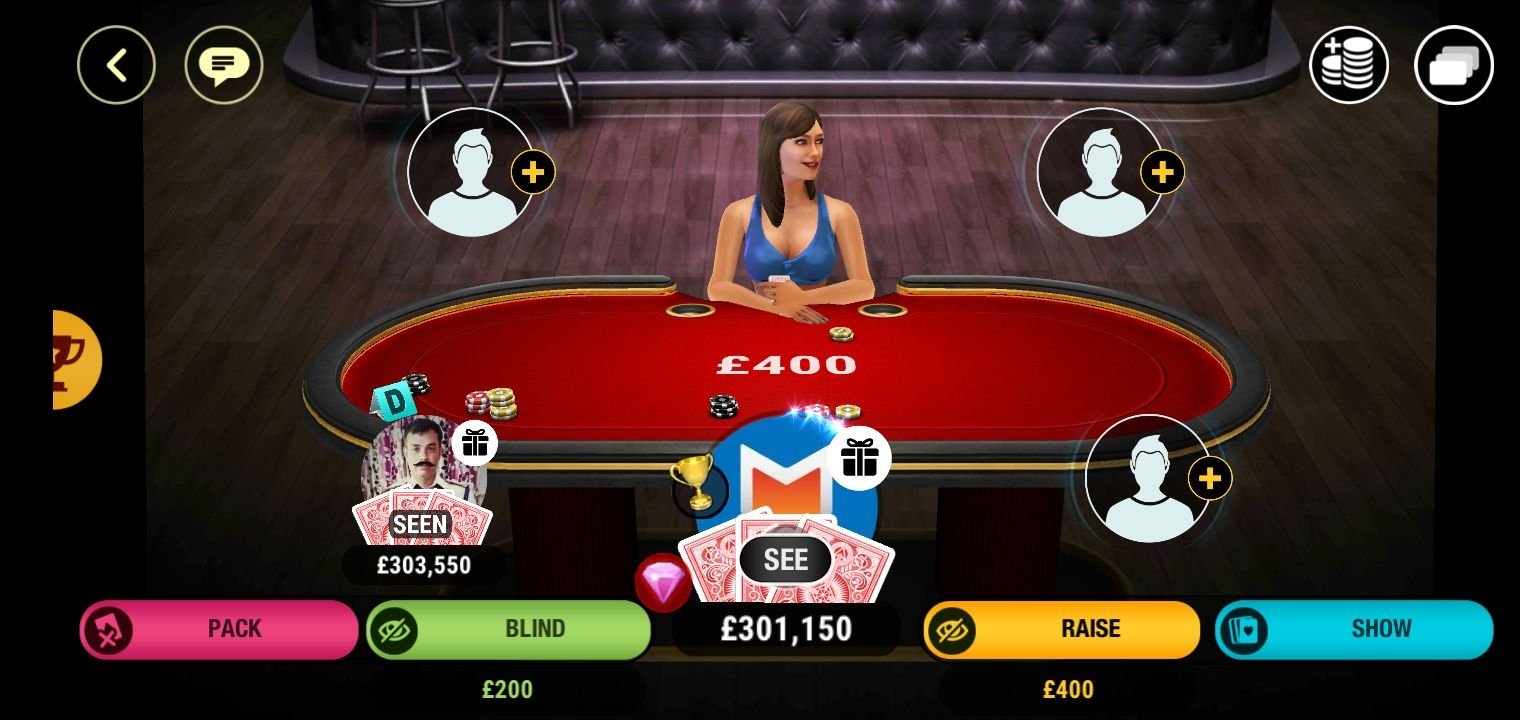Click the add chips coin stack icon
This screenshot has height=720, width=1520.
(x=1348, y=64)
